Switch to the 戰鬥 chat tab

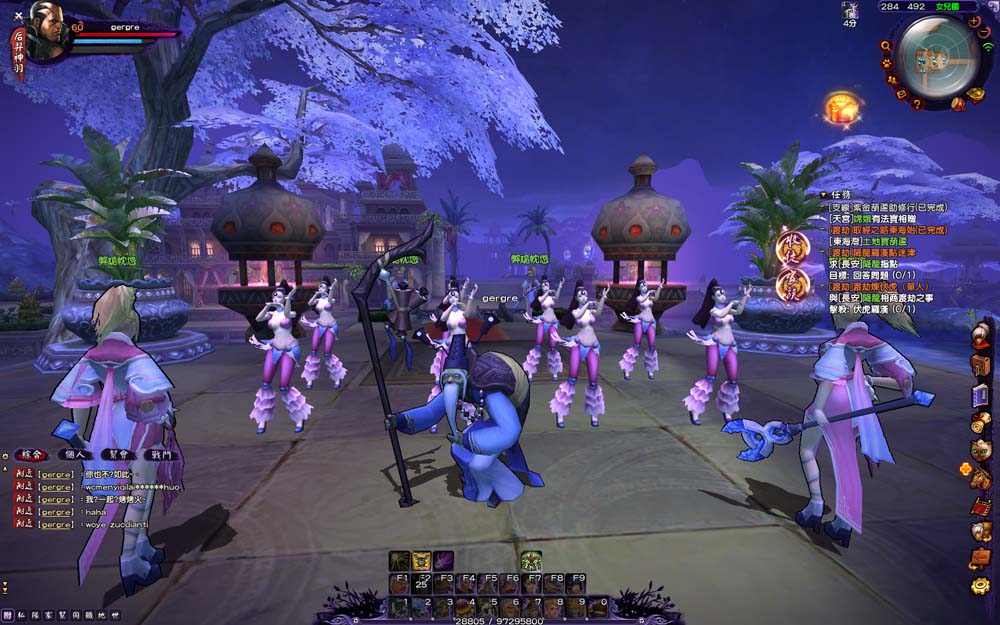158,454
